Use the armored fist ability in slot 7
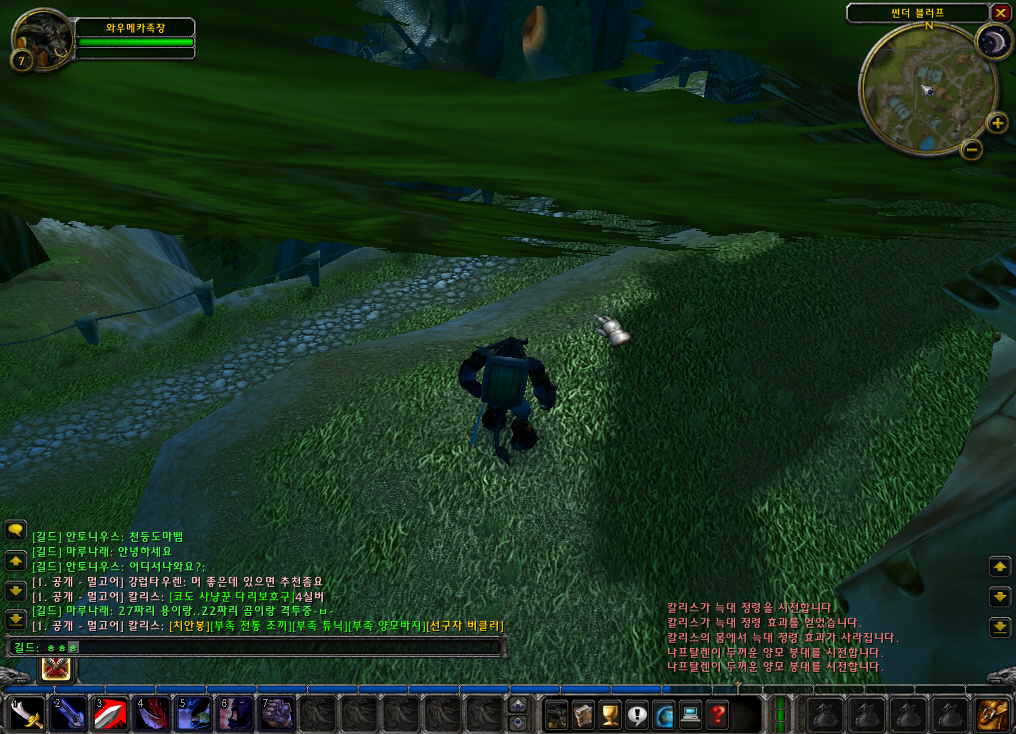Screen dimensions: 1016x734 click(x=277, y=714)
